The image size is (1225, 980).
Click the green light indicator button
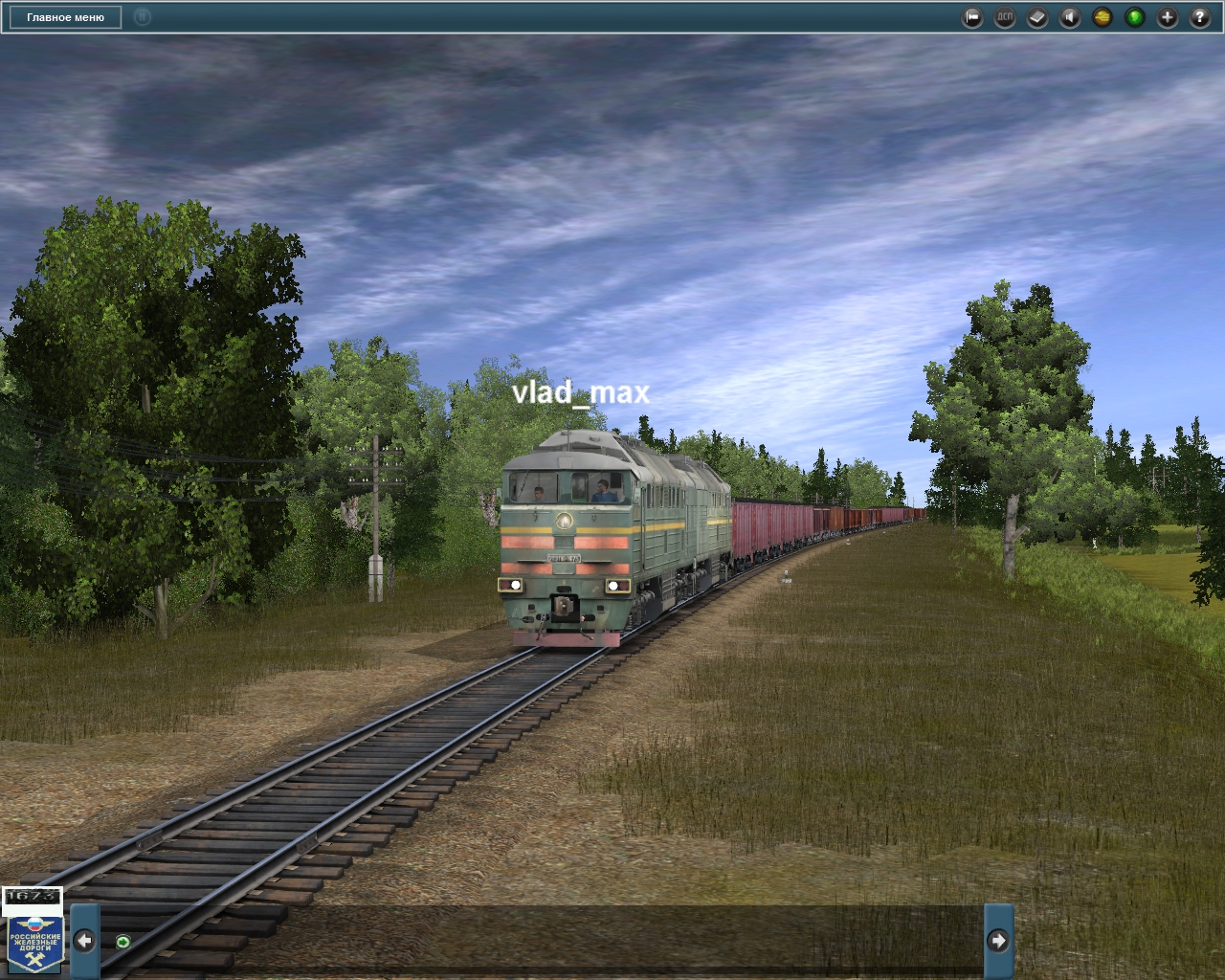(1135, 17)
